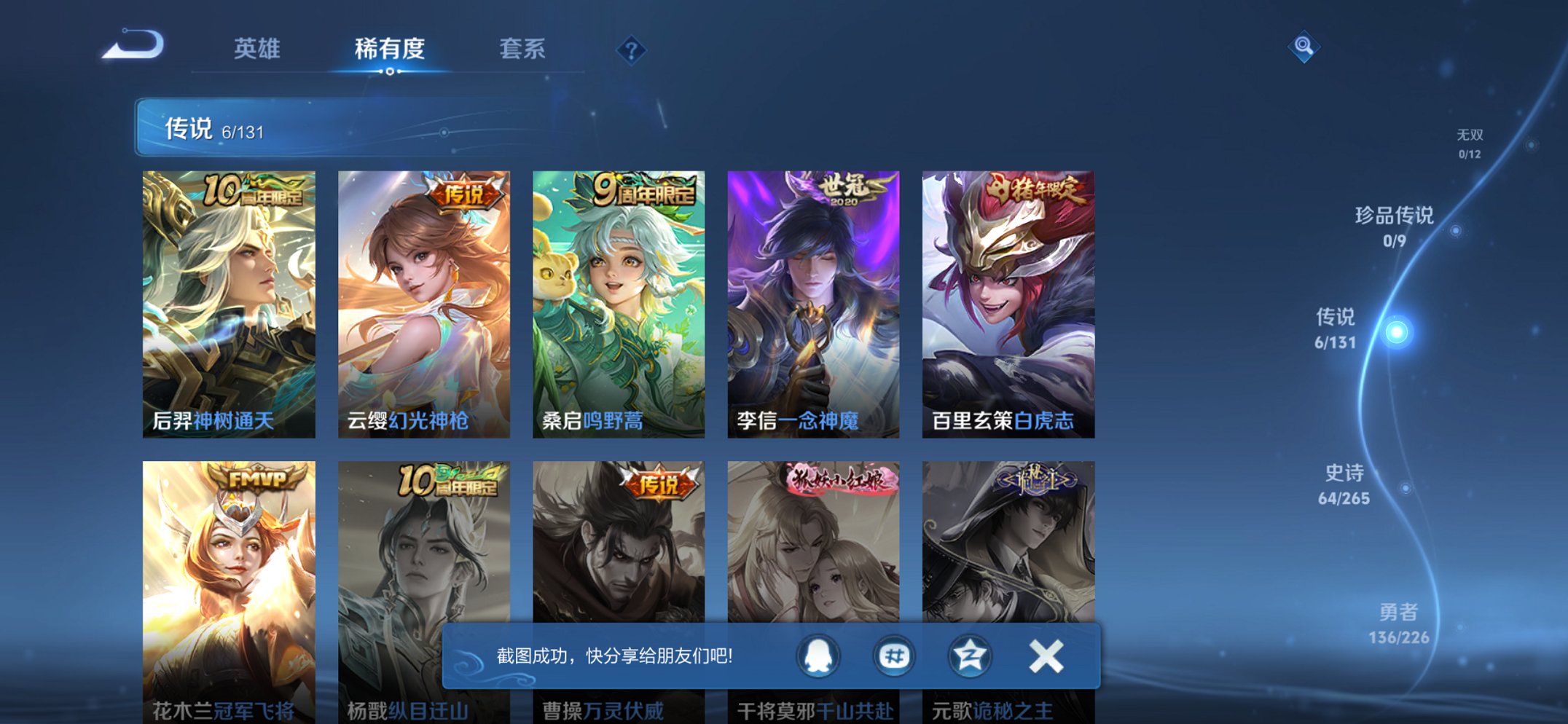This screenshot has height=724, width=1568.
Task: Share via the hashtag community icon
Action: click(x=893, y=655)
